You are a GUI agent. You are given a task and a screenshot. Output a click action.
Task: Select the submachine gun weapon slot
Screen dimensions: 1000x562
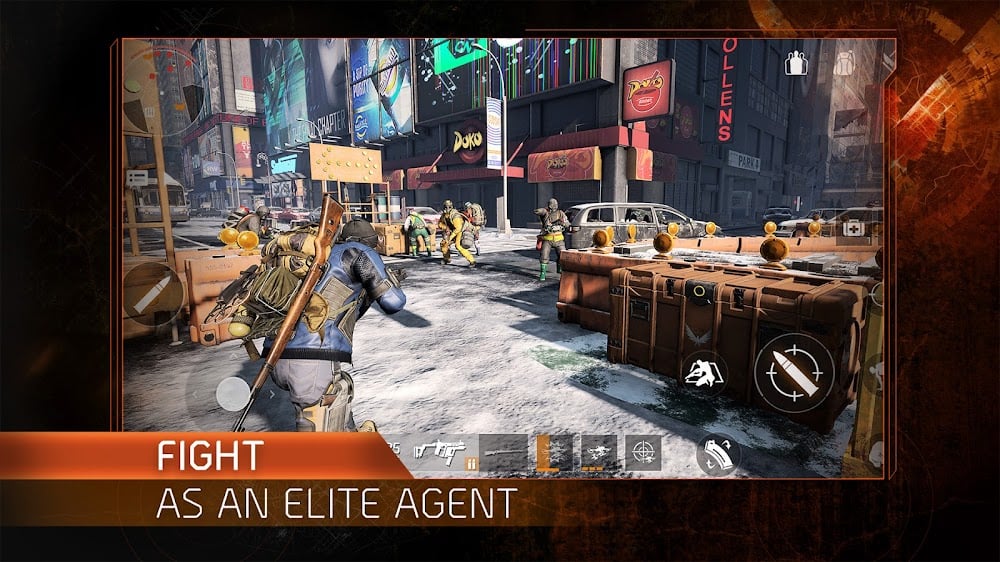point(442,453)
